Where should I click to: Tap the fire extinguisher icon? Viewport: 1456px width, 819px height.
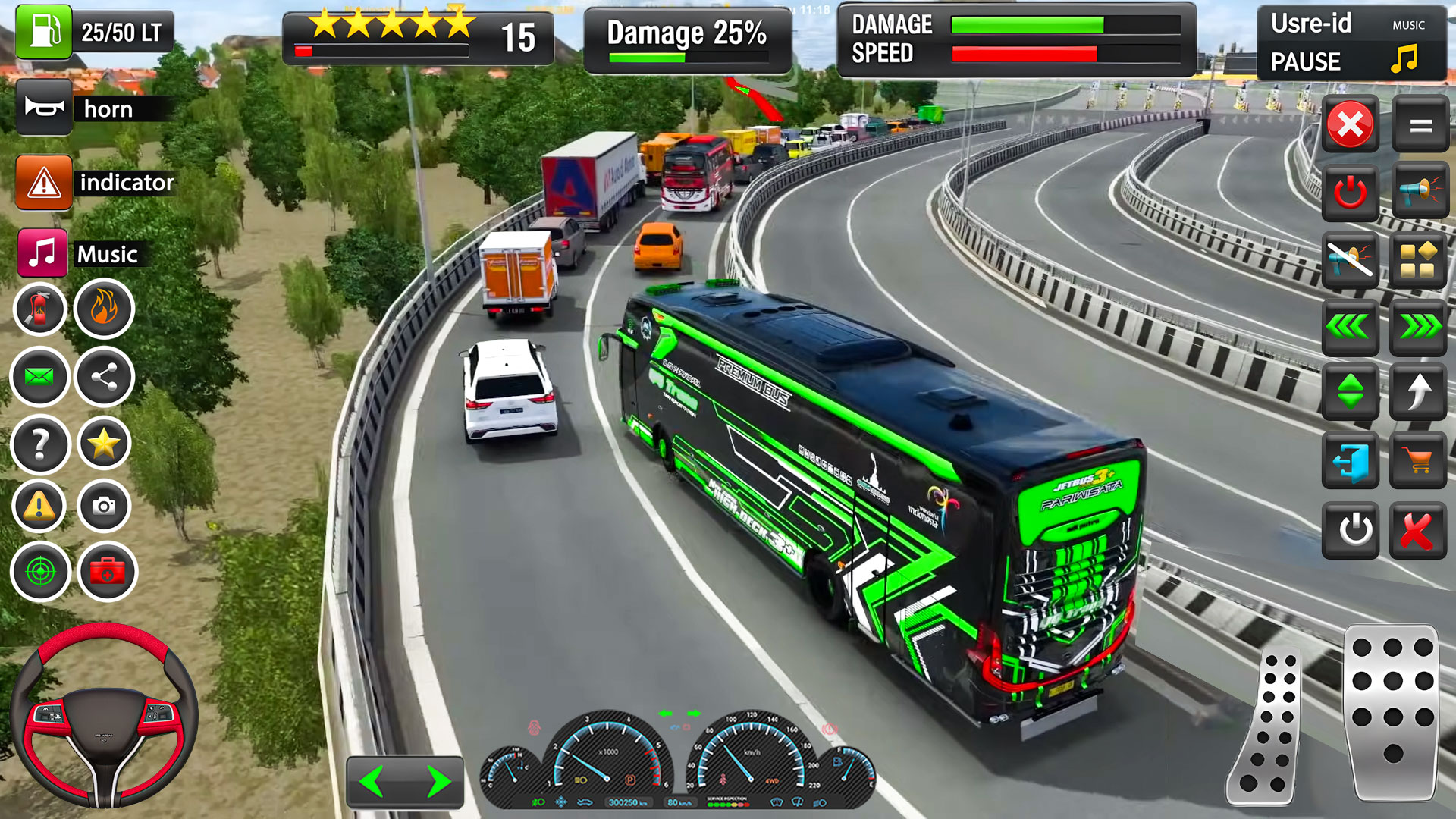coord(39,309)
